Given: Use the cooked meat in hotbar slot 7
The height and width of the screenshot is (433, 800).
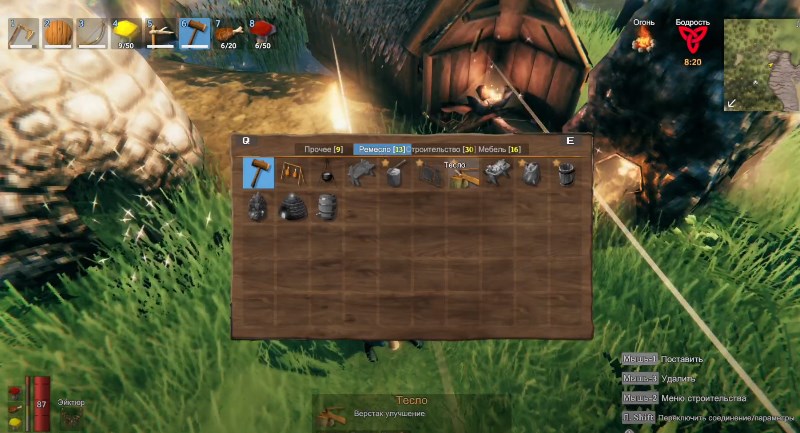Looking at the screenshot, I should coord(227,34).
